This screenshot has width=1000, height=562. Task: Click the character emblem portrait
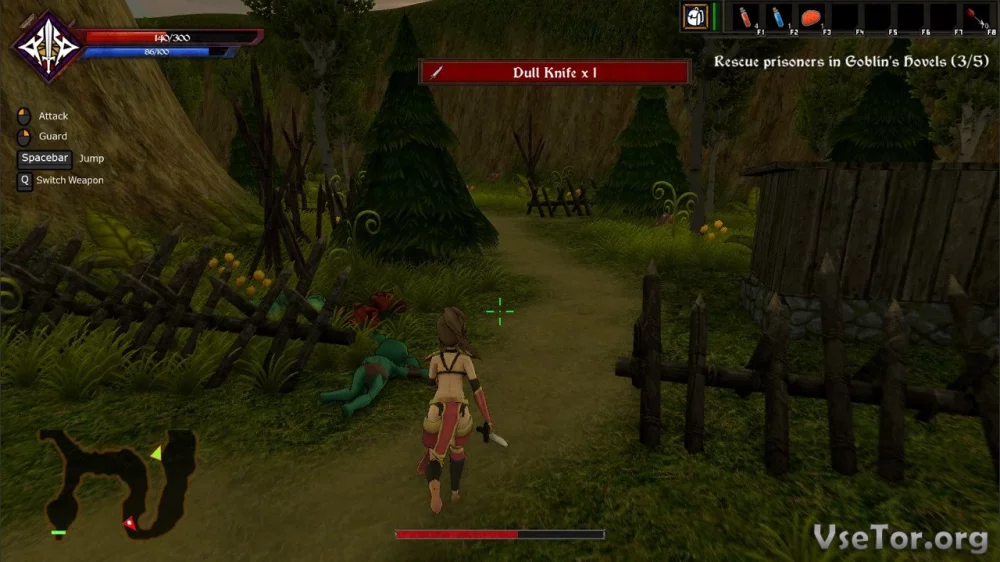(46, 46)
